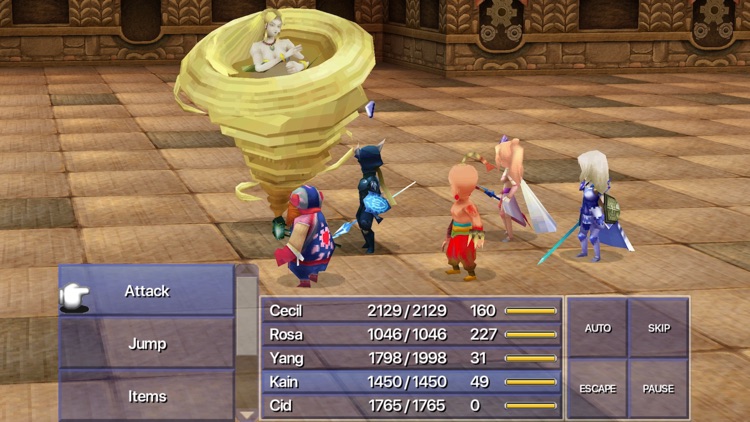
Task: Select Rosa's party status row
Action: 411,335
